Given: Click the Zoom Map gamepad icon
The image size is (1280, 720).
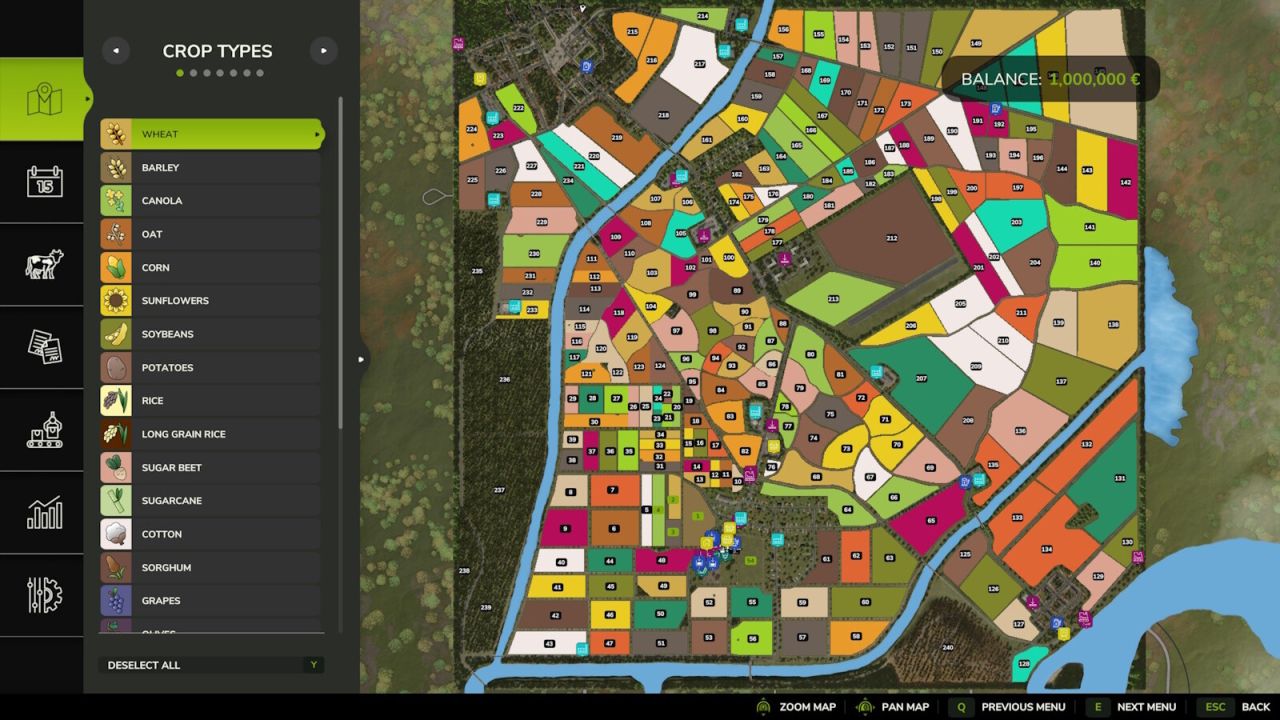Looking at the screenshot, I should [762, 707].
